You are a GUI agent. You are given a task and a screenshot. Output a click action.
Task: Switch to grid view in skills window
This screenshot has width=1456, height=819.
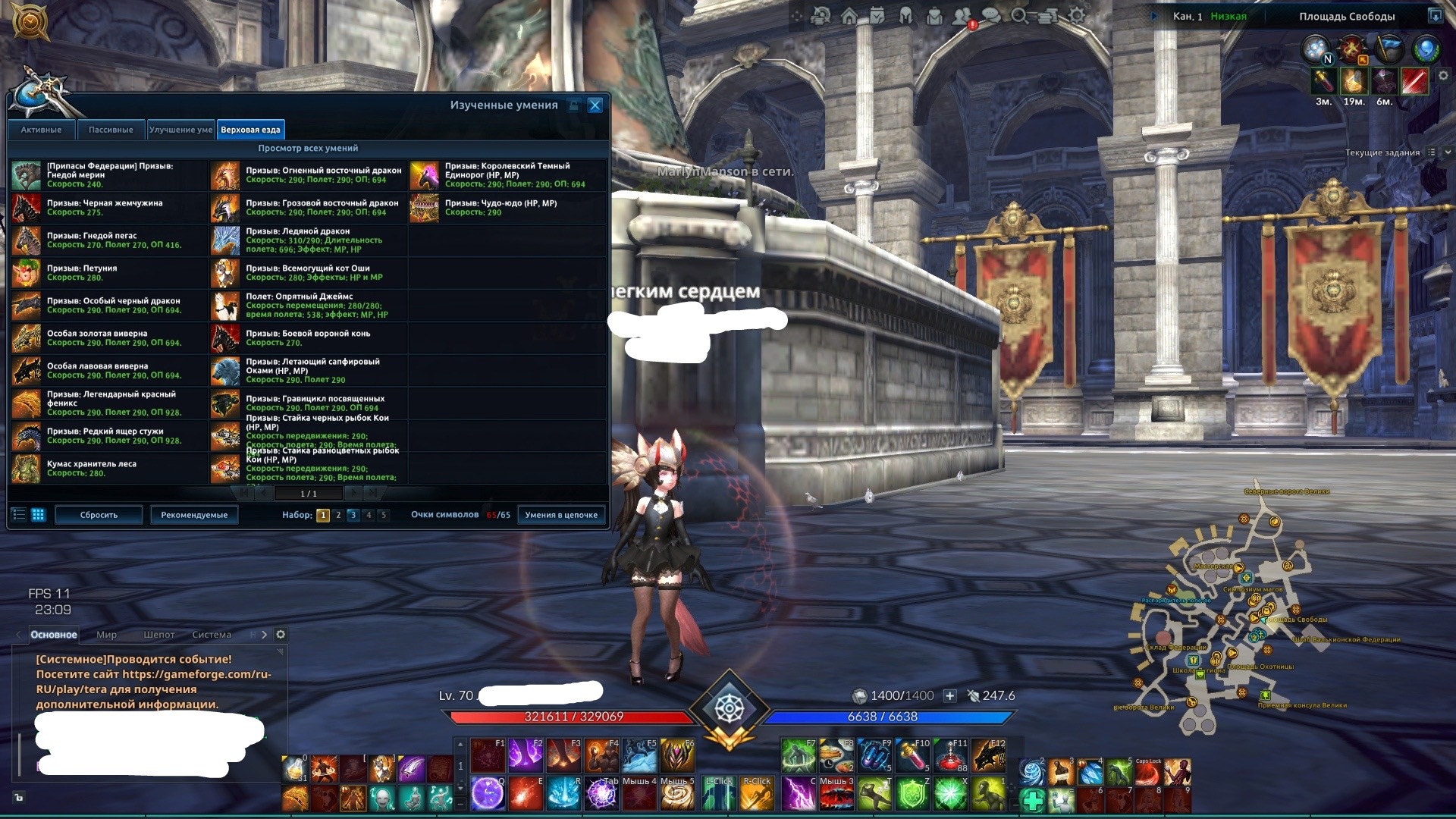(38, 515)
